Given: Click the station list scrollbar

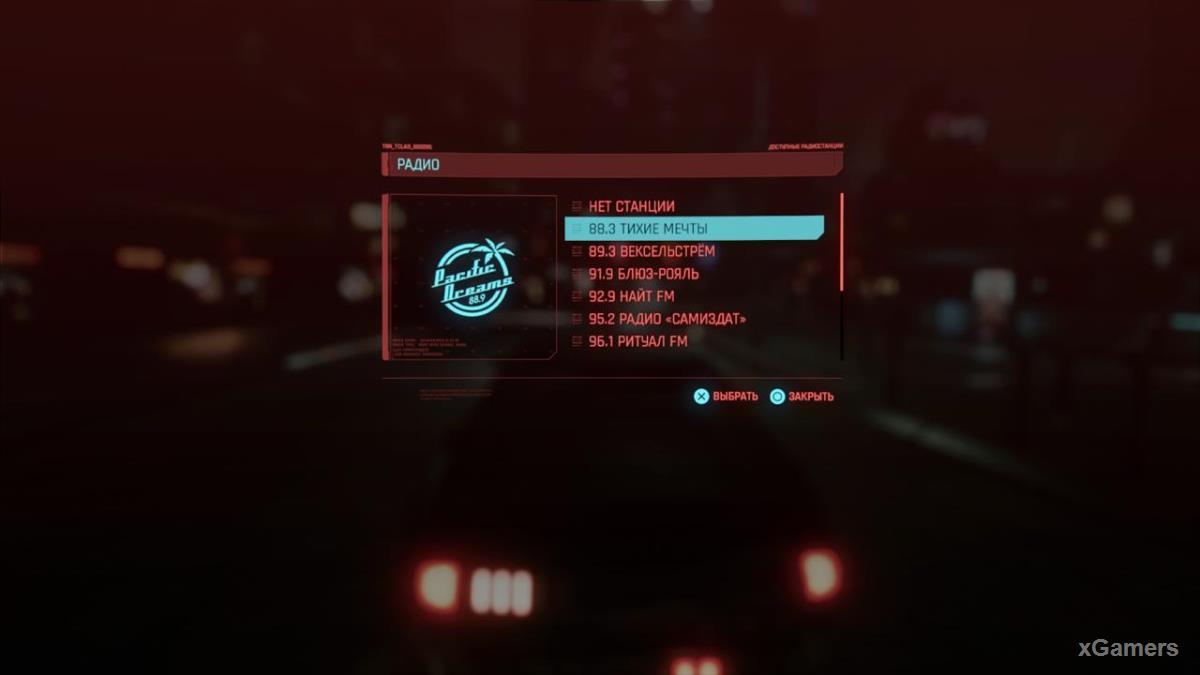Looking at the screenshot, I should [x=842, y=242].
